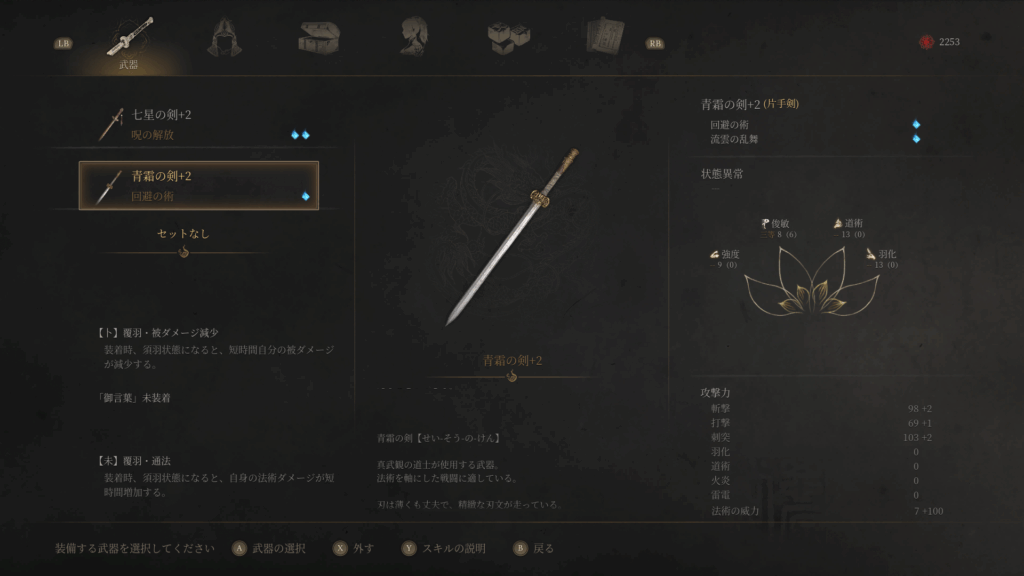
Task: Open the stacked boxes tab
Action: tap(508, 38)
